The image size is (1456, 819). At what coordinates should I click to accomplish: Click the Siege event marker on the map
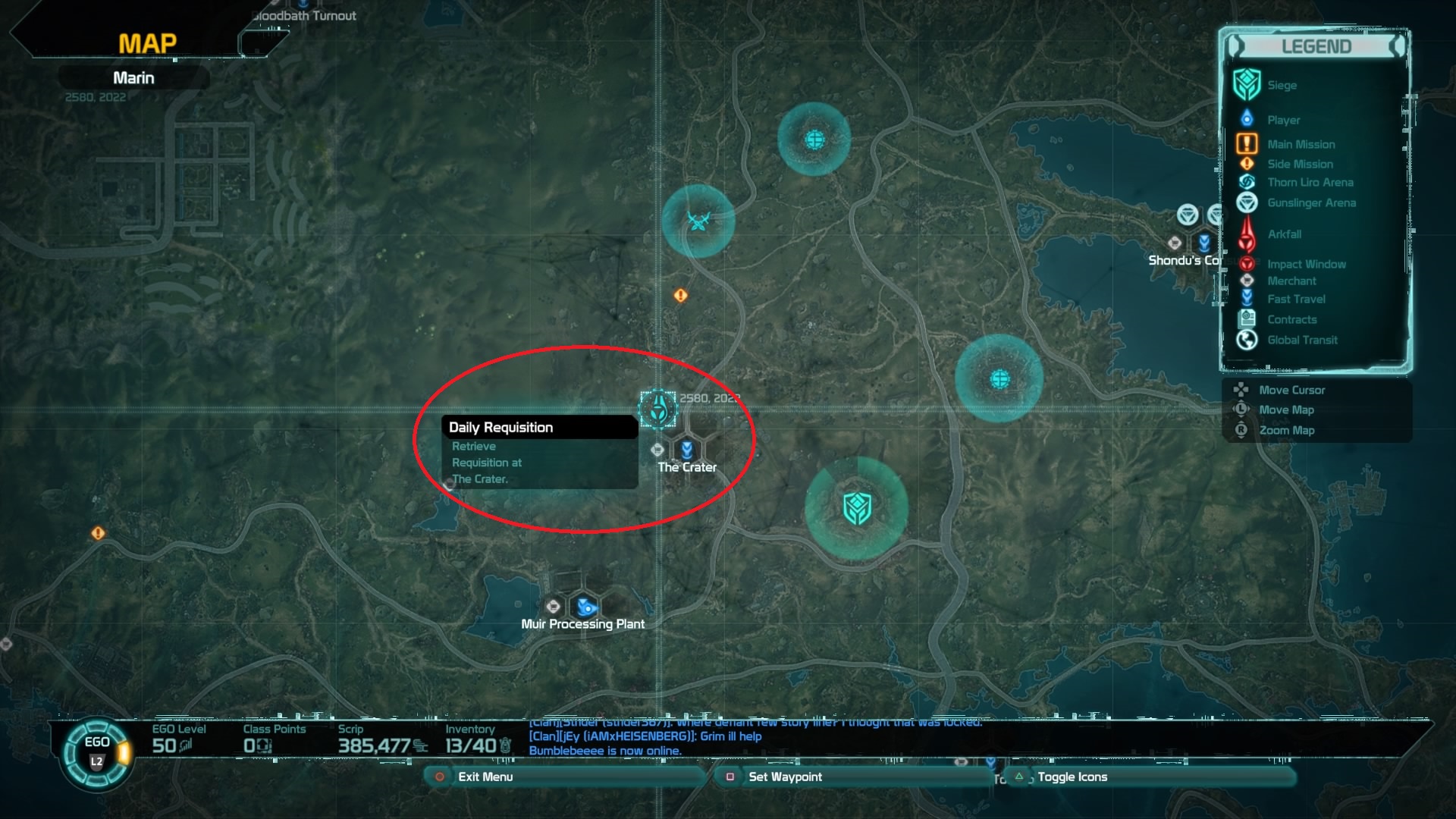pyautogui.click(x=856, y=508)
